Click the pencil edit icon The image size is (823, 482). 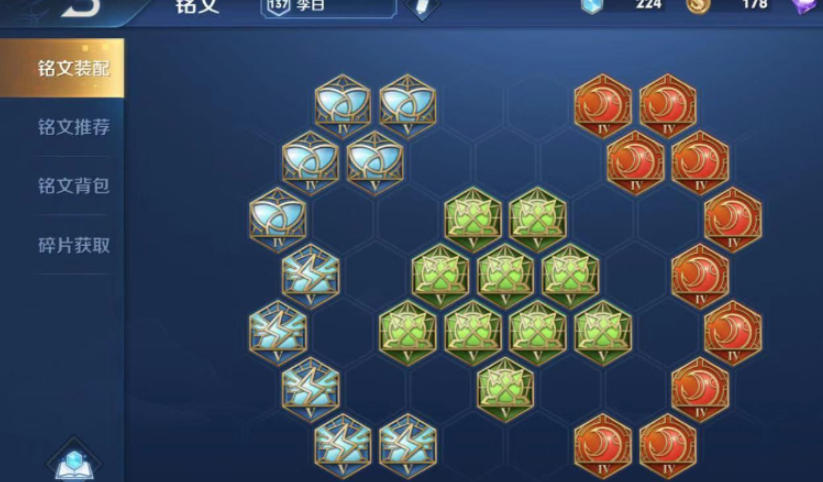424,7
